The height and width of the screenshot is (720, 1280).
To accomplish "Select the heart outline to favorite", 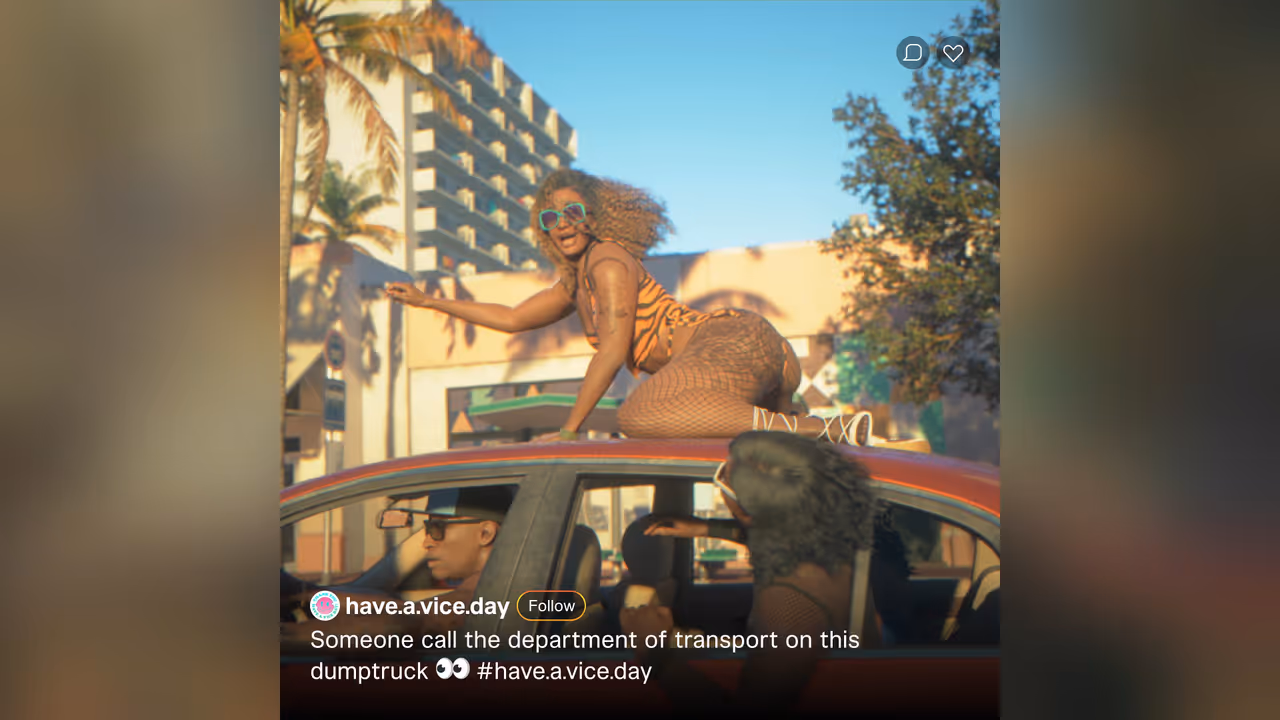I will 952,52.
